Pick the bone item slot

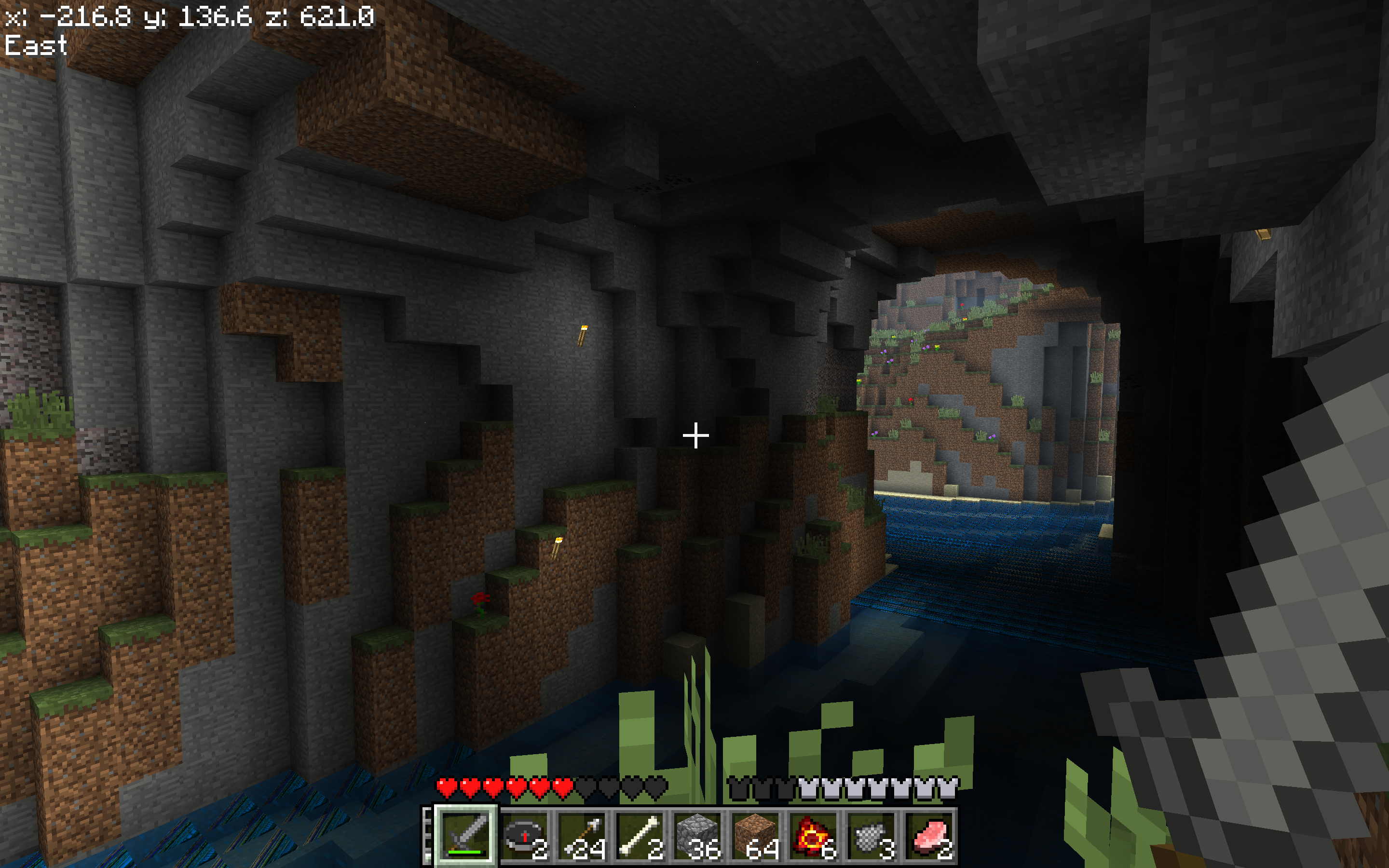[x=640, y=836]
